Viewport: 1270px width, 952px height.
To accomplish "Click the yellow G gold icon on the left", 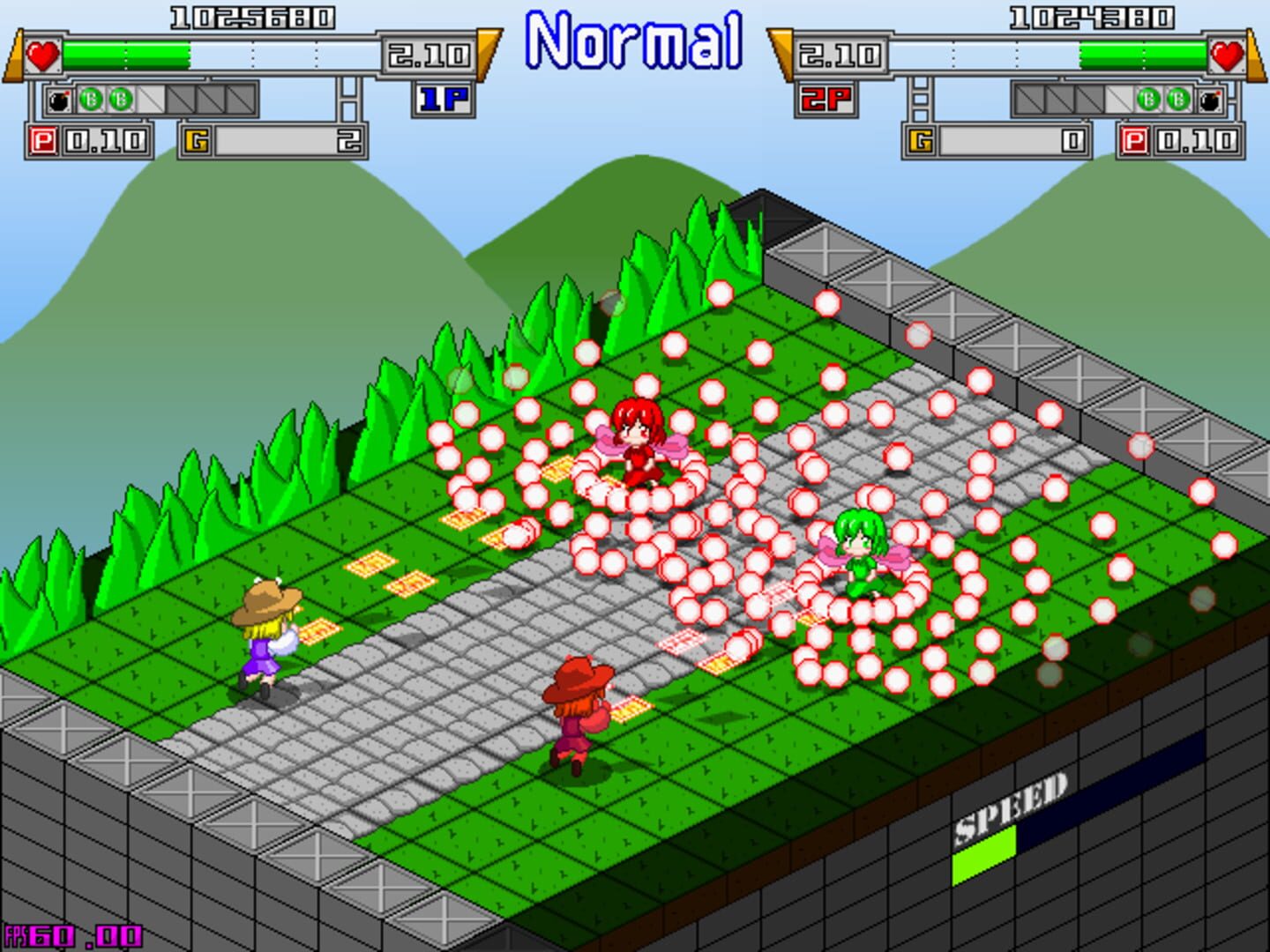I will [196, 138].
